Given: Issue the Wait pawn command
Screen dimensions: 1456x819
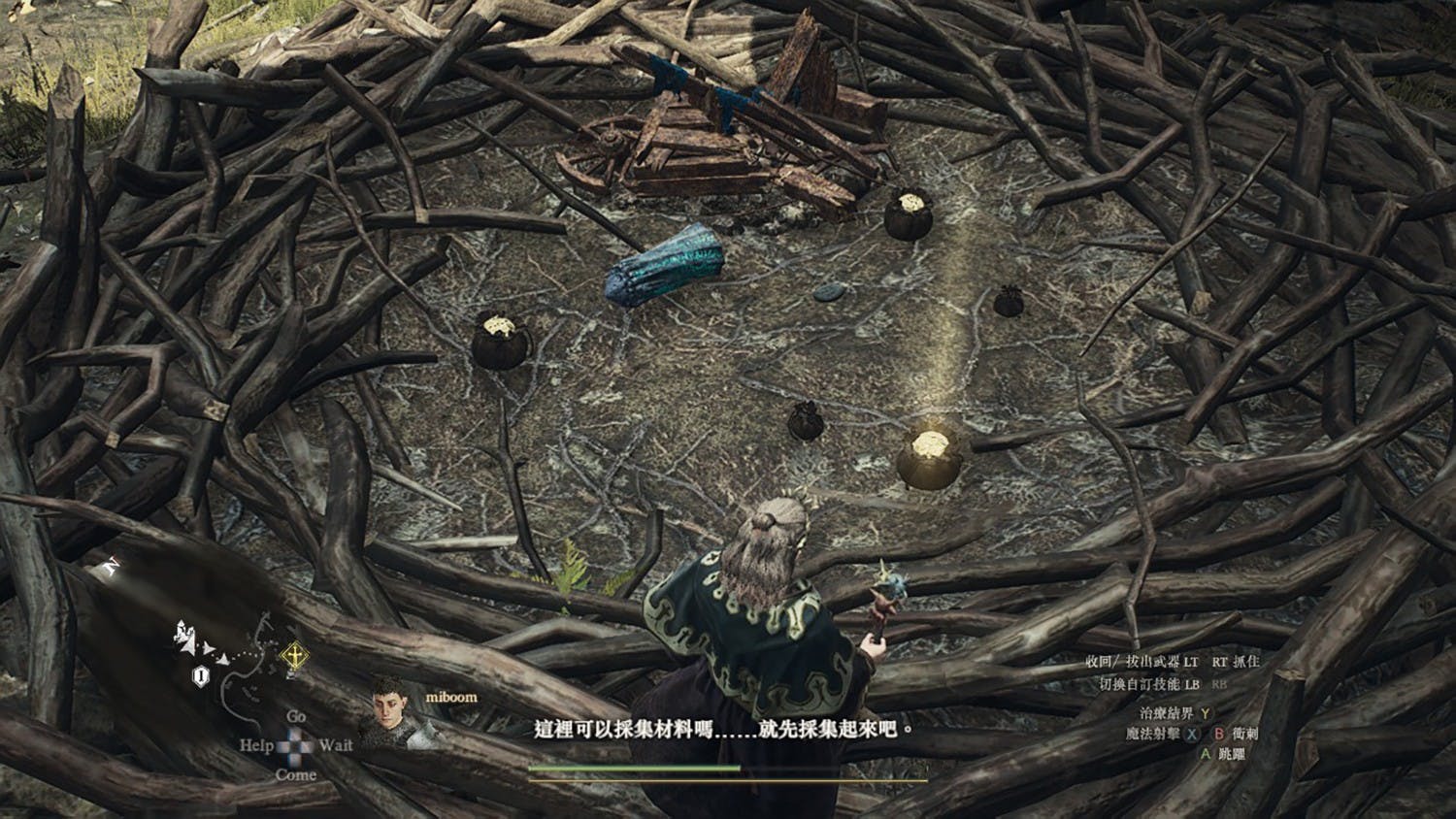Looking at the screenshot, I should coord(335,745).
